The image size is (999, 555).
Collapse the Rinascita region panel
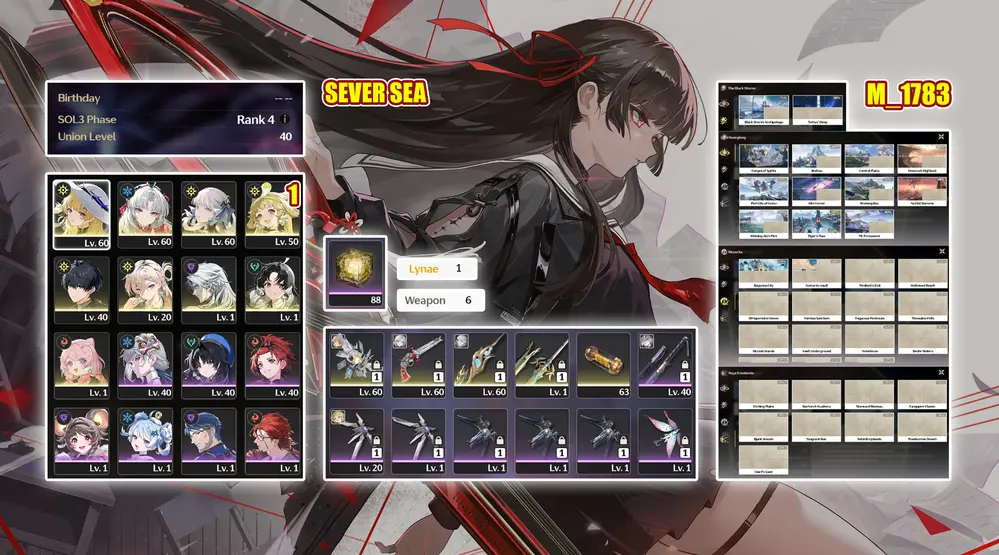[x=941, y=251]
